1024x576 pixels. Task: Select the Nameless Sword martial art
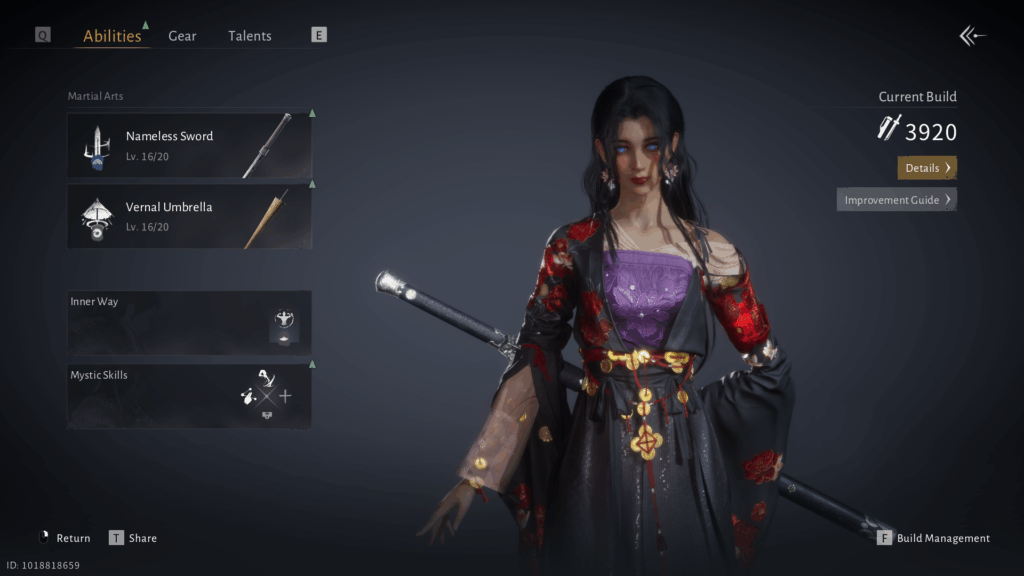tap(189, 145)
